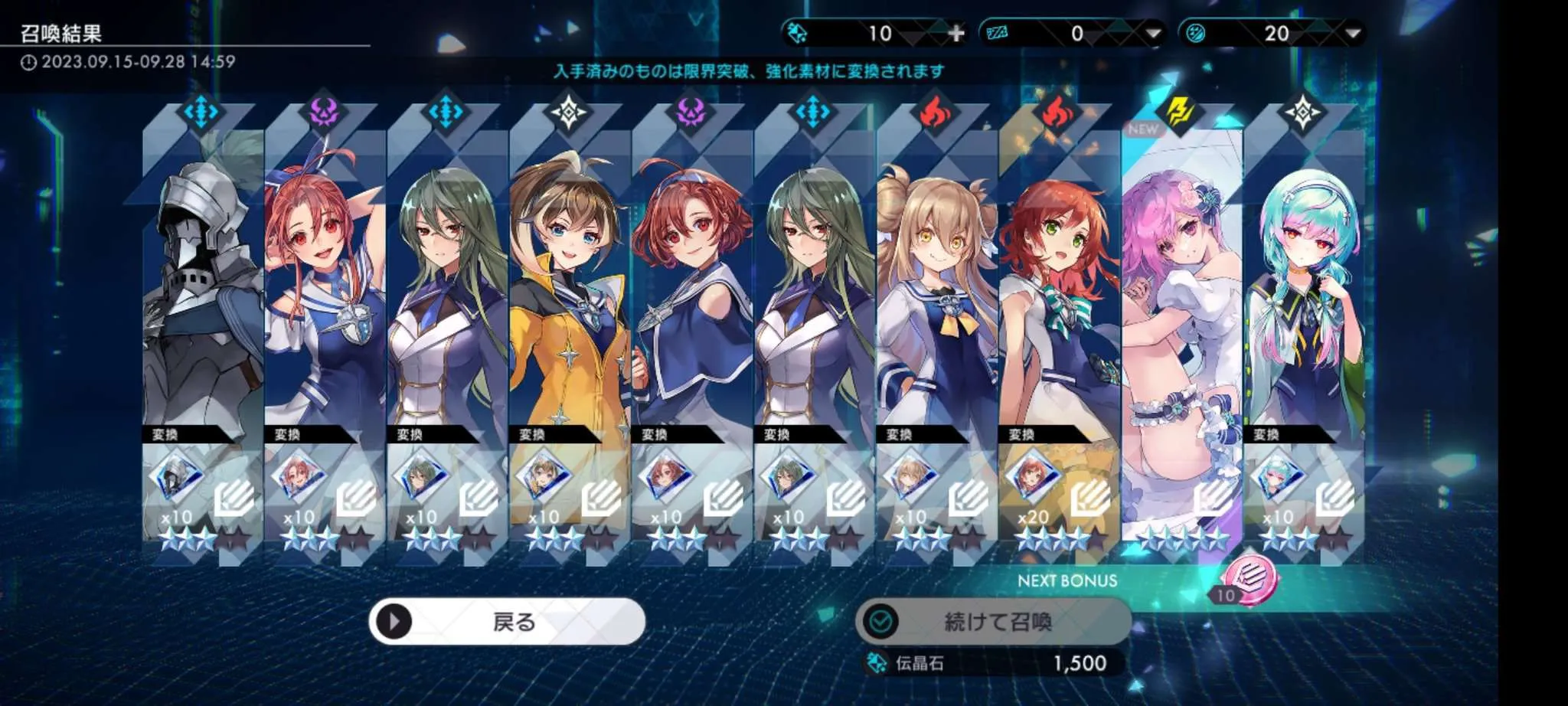The height and width of the screenshot is (706, 1568).
Task: Select the armored knight summon card
Action: [x=202, y=306]
